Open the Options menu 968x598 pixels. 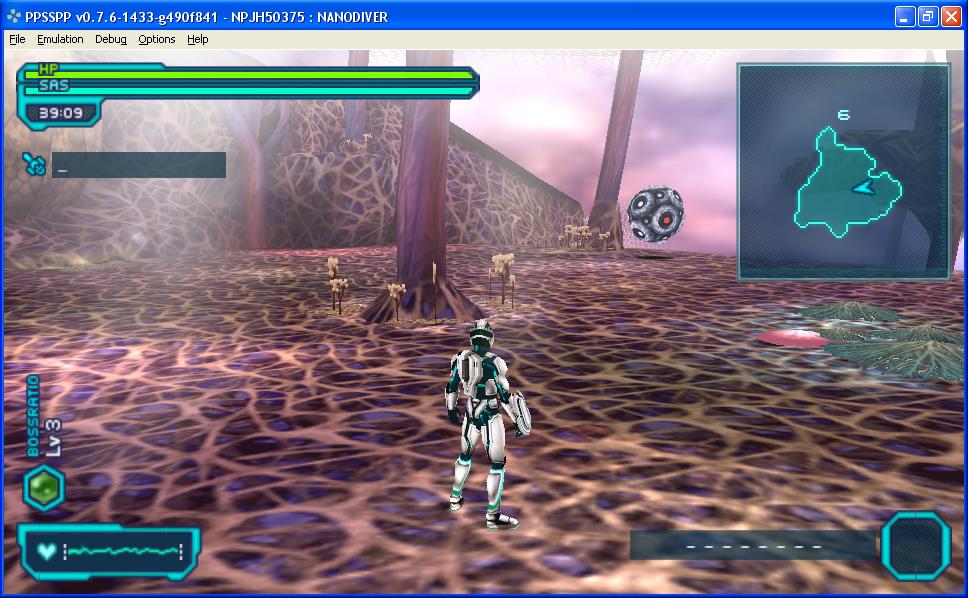[157, 39]
